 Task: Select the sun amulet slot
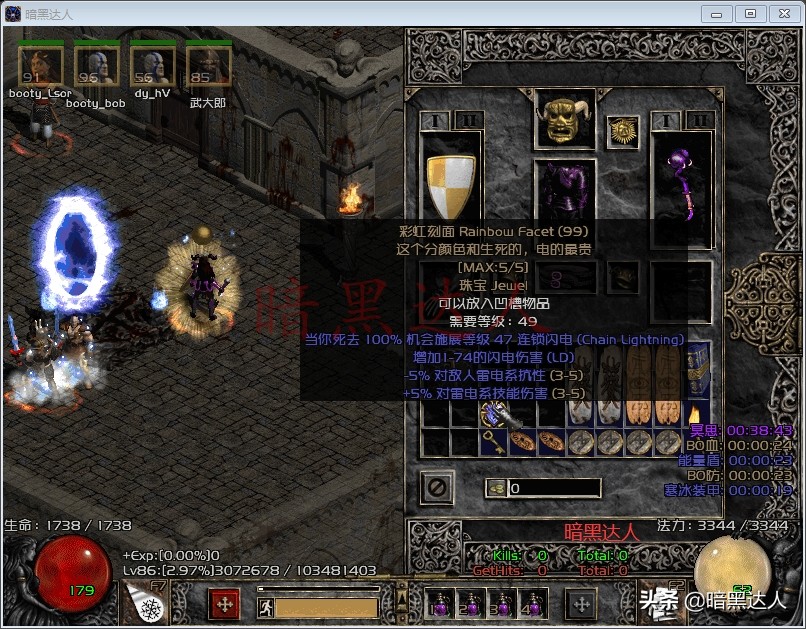622,131
